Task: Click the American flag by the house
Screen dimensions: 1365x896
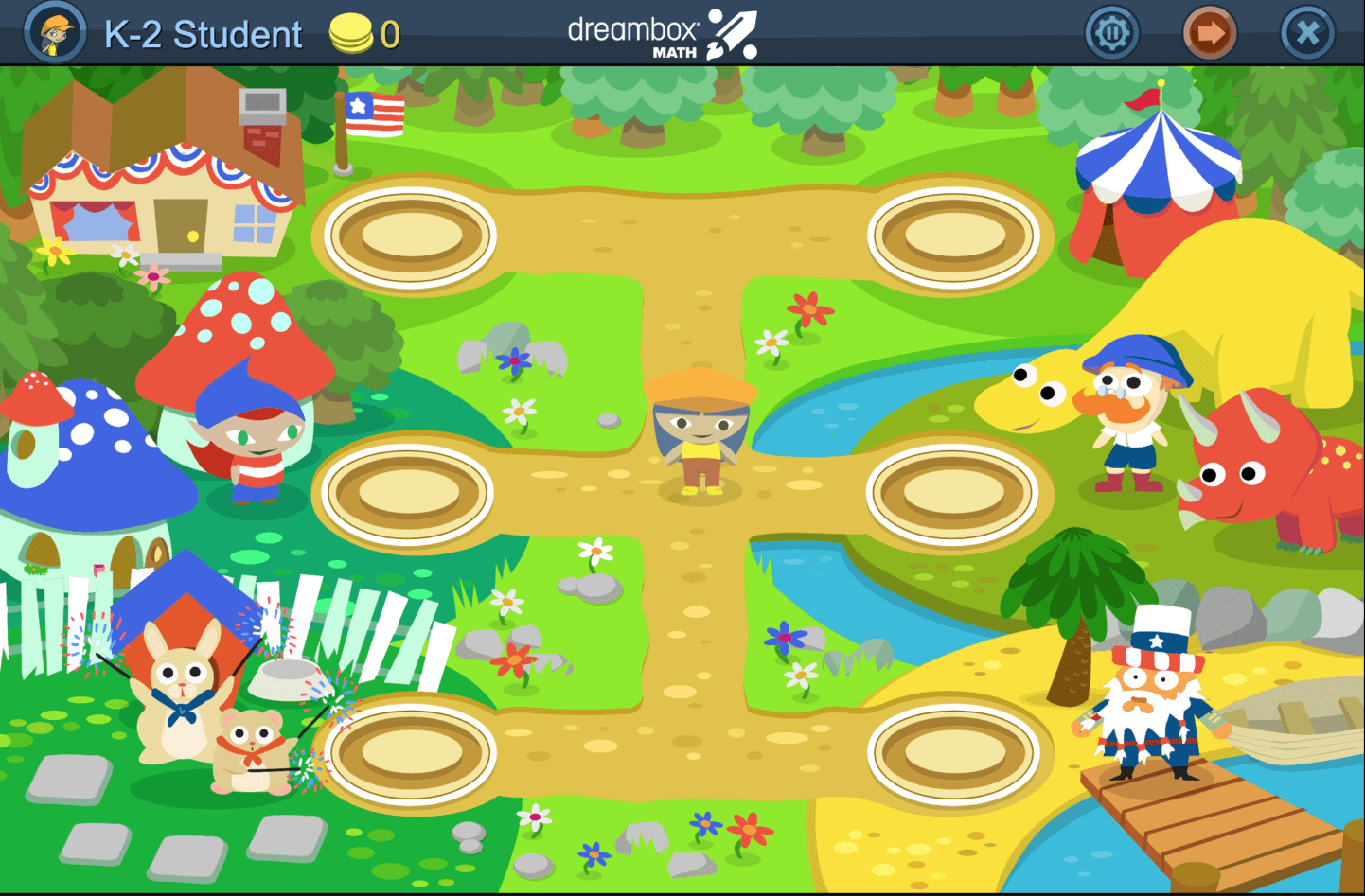Action: [377, 115]
